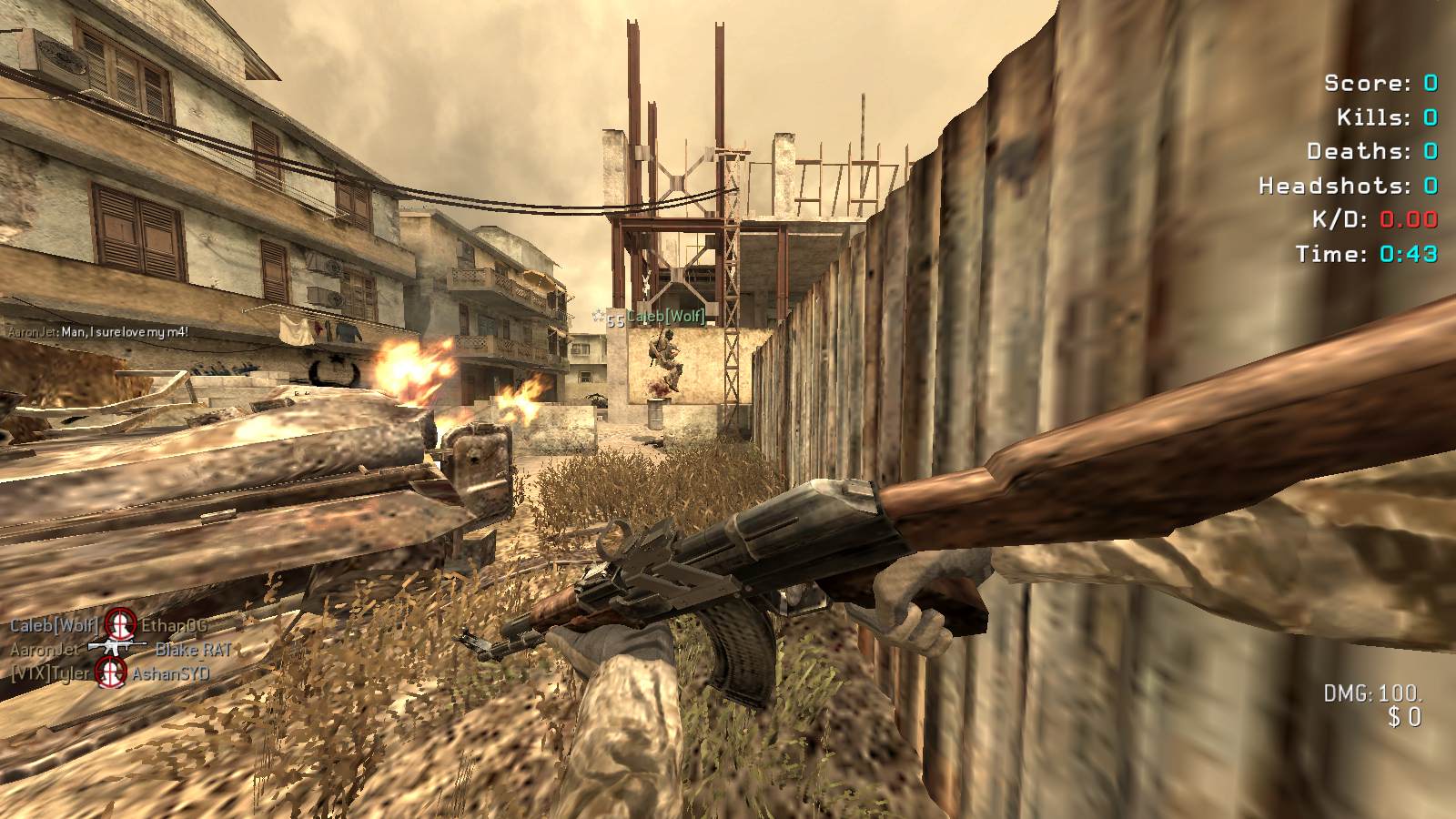This screenshot has height=819, width=1456.
Task: Select the headshot icon in [VTX]Tyler's kill entry
Action: click(111, 672)
